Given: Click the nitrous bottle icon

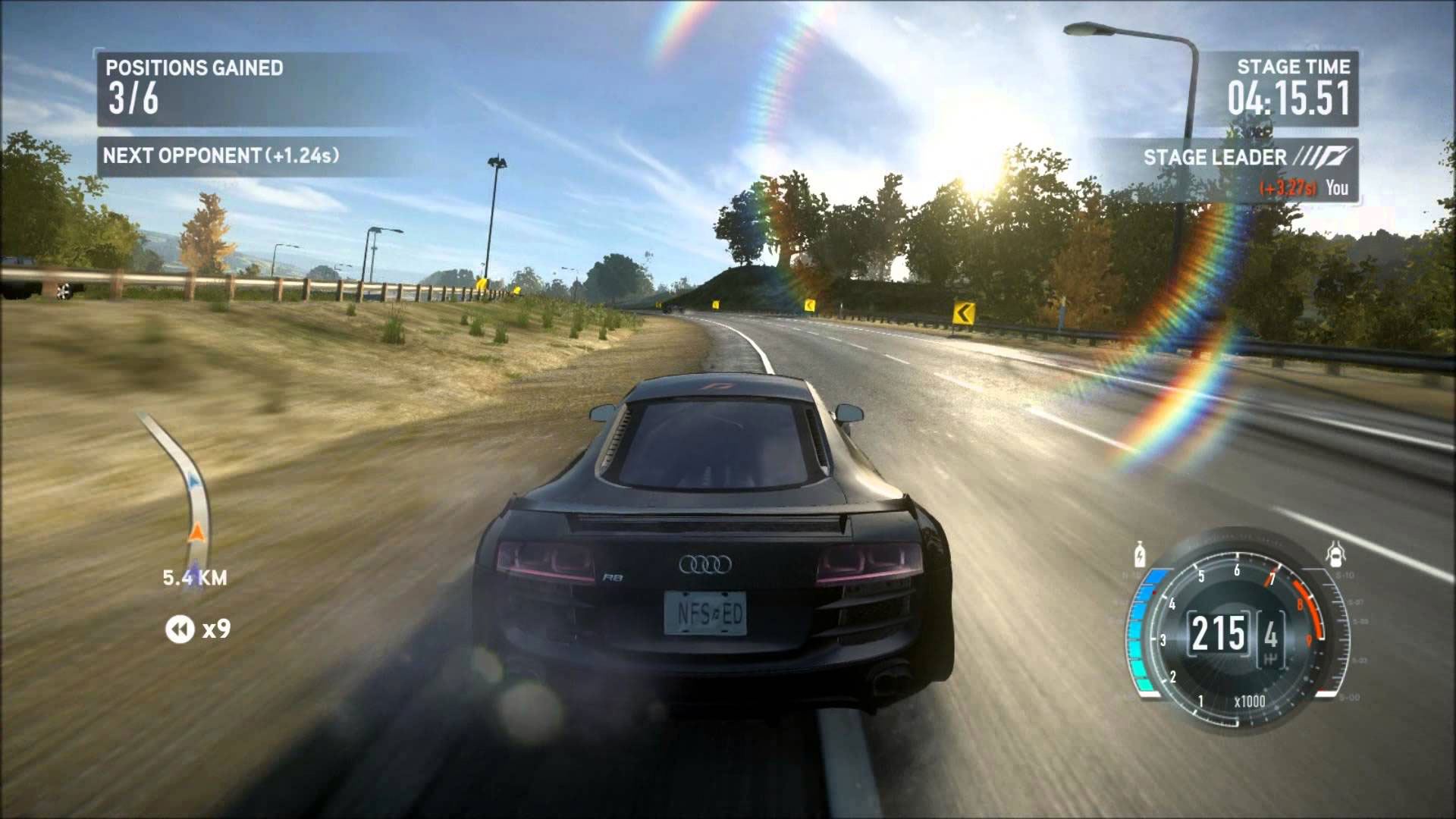Looking at the screenshot, I should pos(1139,555).
